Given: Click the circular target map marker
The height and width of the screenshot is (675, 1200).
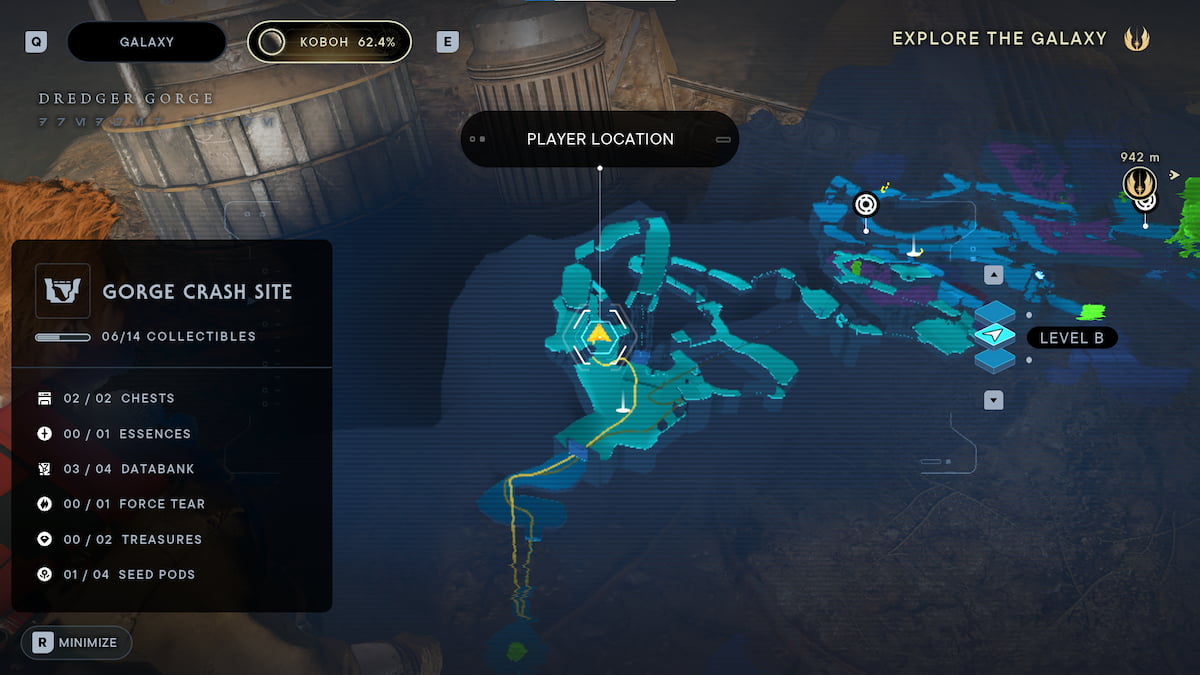Looking at the screenshot, I should [x=866, y=204].
